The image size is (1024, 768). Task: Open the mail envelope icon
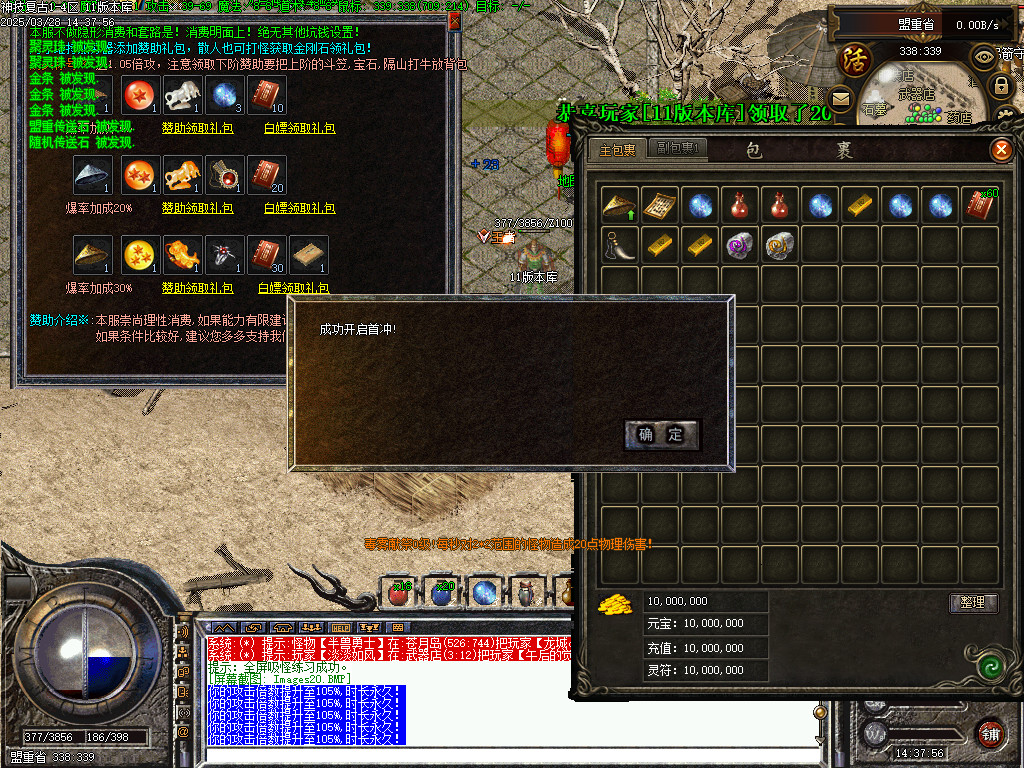[840, 98]
